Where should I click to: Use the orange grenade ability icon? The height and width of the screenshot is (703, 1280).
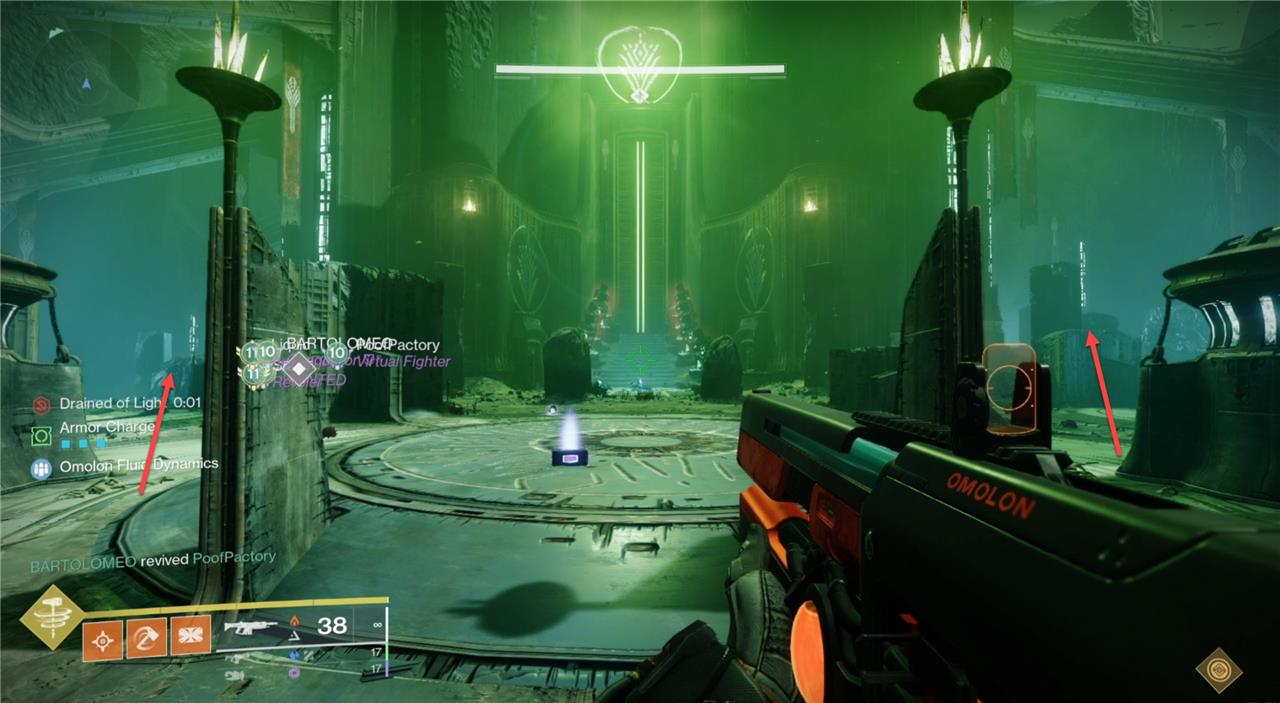coord(103,636)
